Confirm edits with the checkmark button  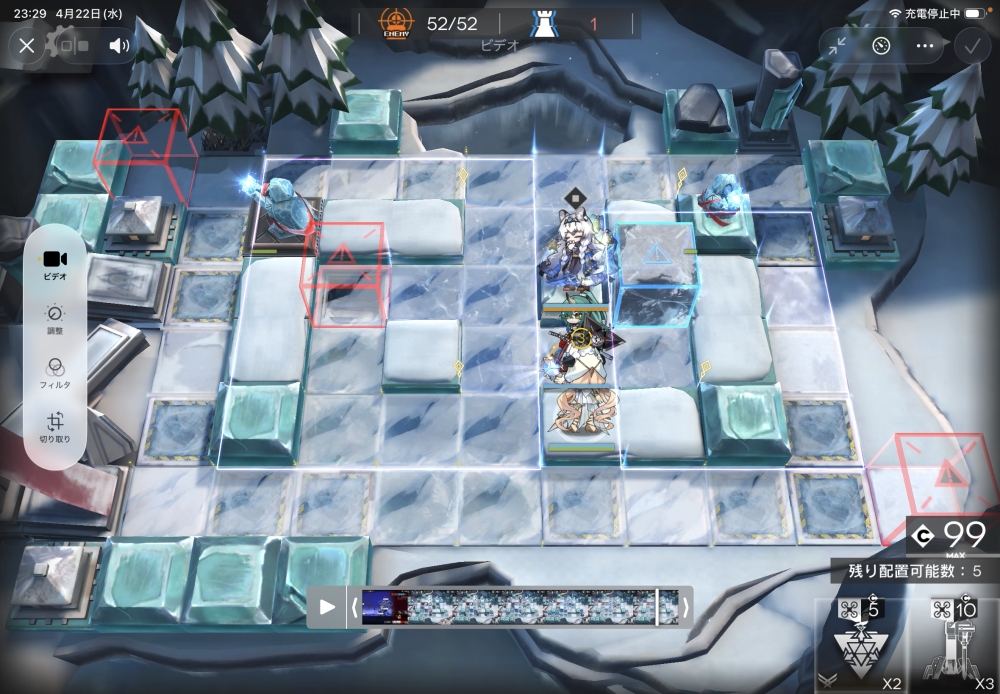pyautogui.click(x=970, y=45)
